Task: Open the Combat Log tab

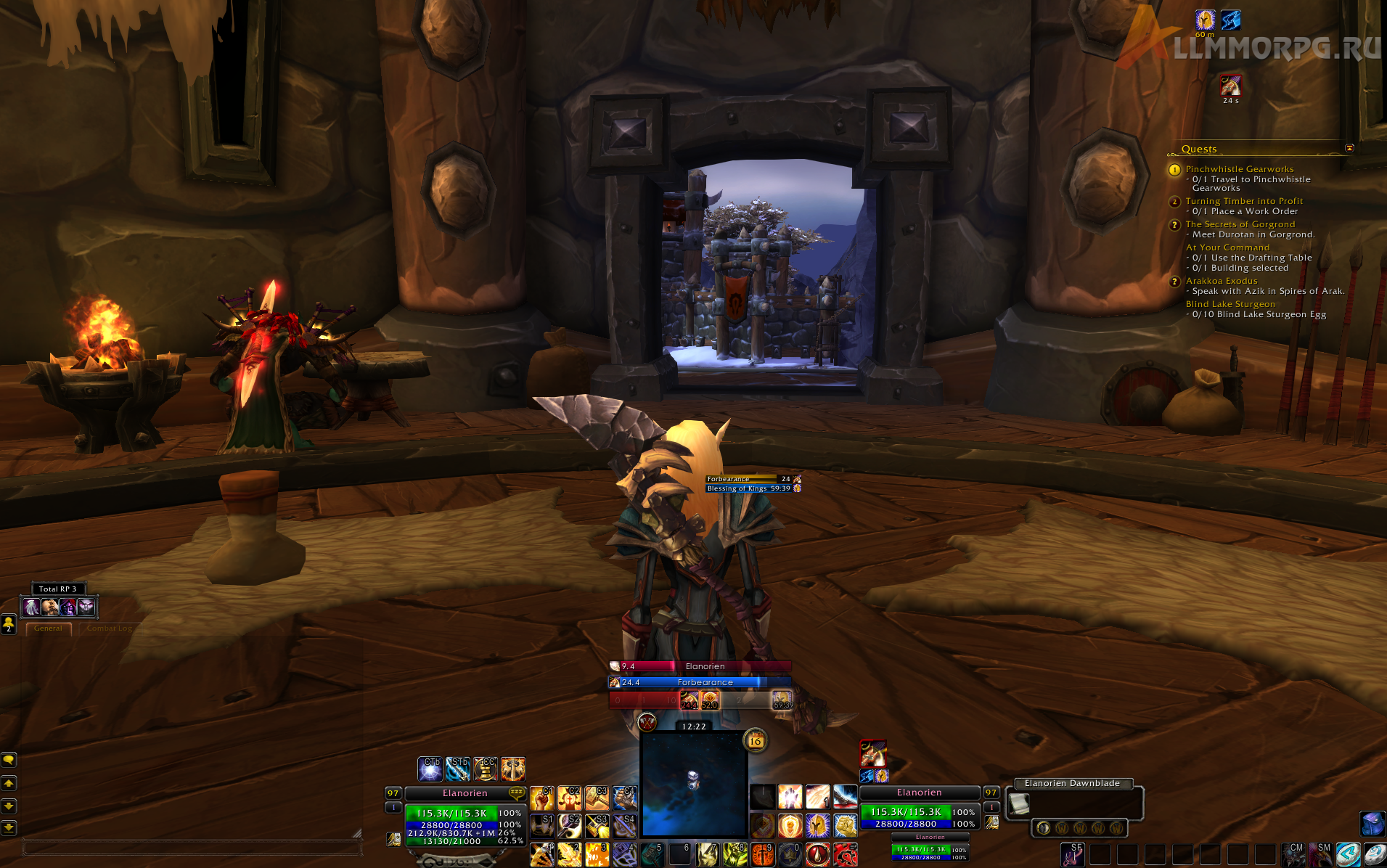Action: [109, 629]
